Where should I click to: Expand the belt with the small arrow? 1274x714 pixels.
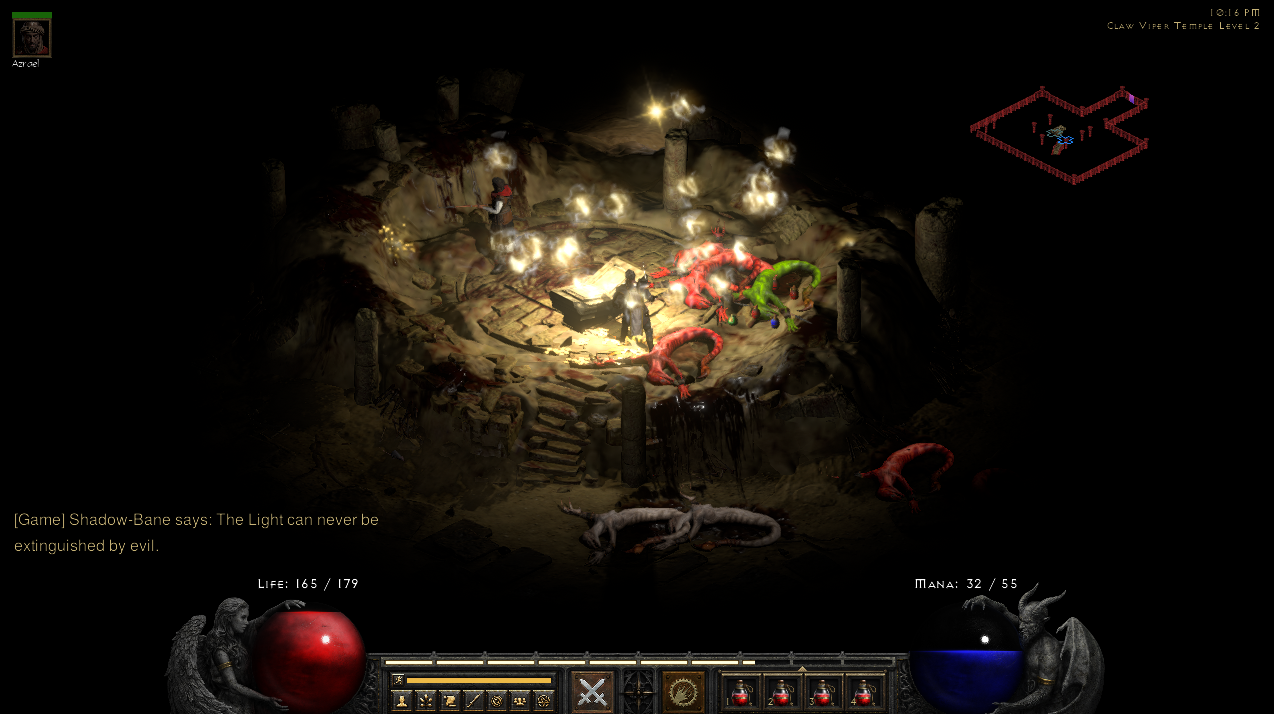(802, 668)
